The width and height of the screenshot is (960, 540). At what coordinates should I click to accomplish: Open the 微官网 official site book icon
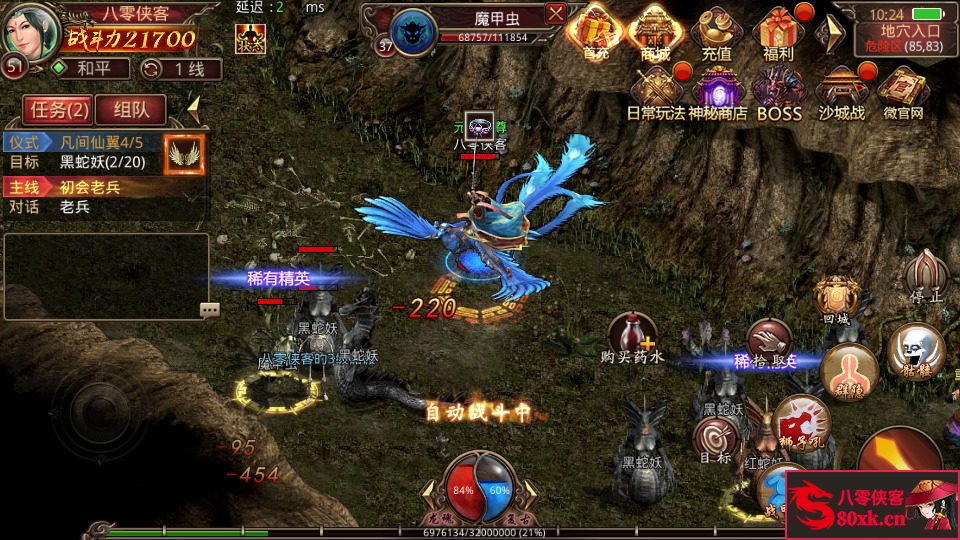903,92
